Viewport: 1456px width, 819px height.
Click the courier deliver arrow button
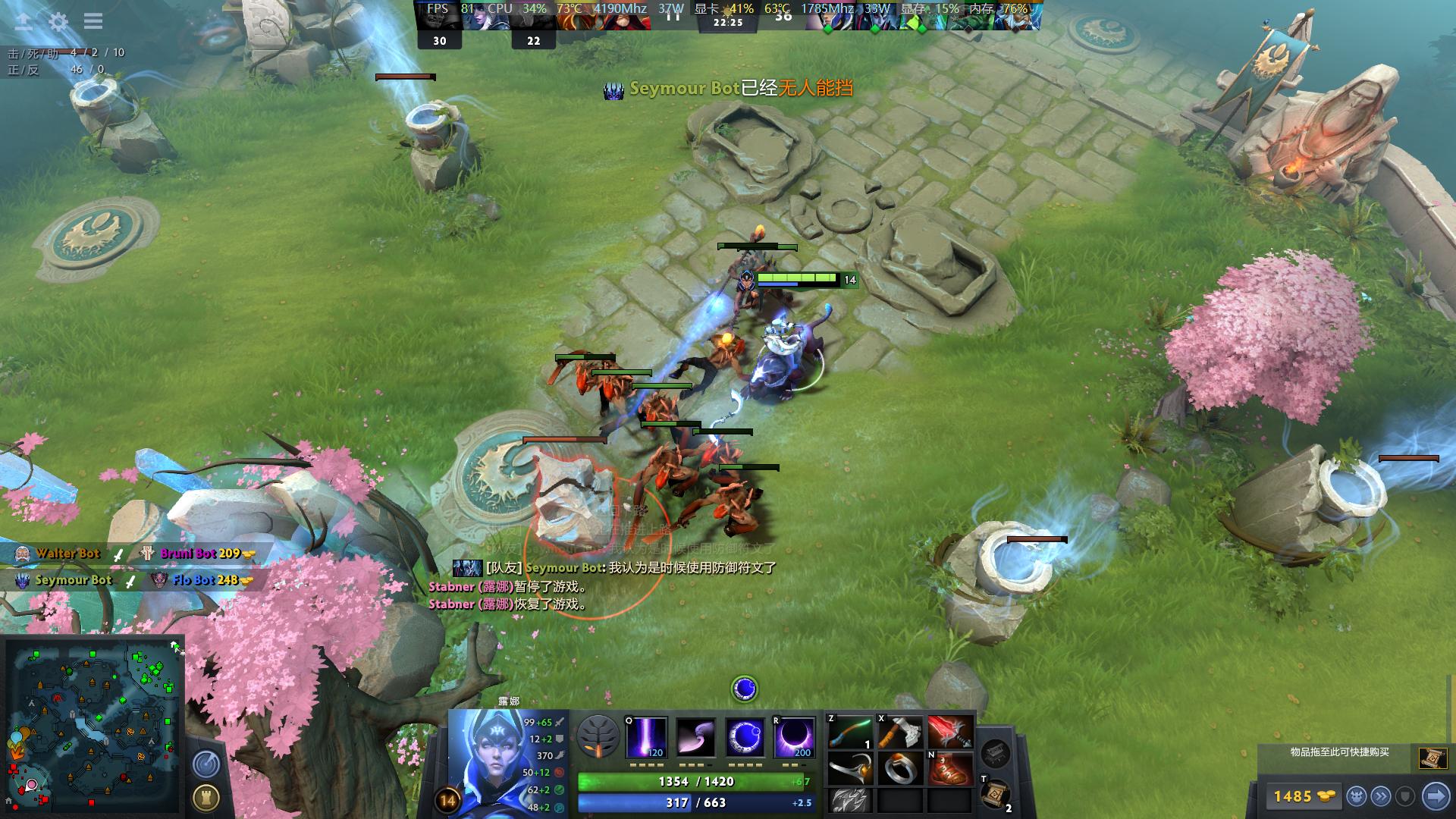pos(1436,796)
